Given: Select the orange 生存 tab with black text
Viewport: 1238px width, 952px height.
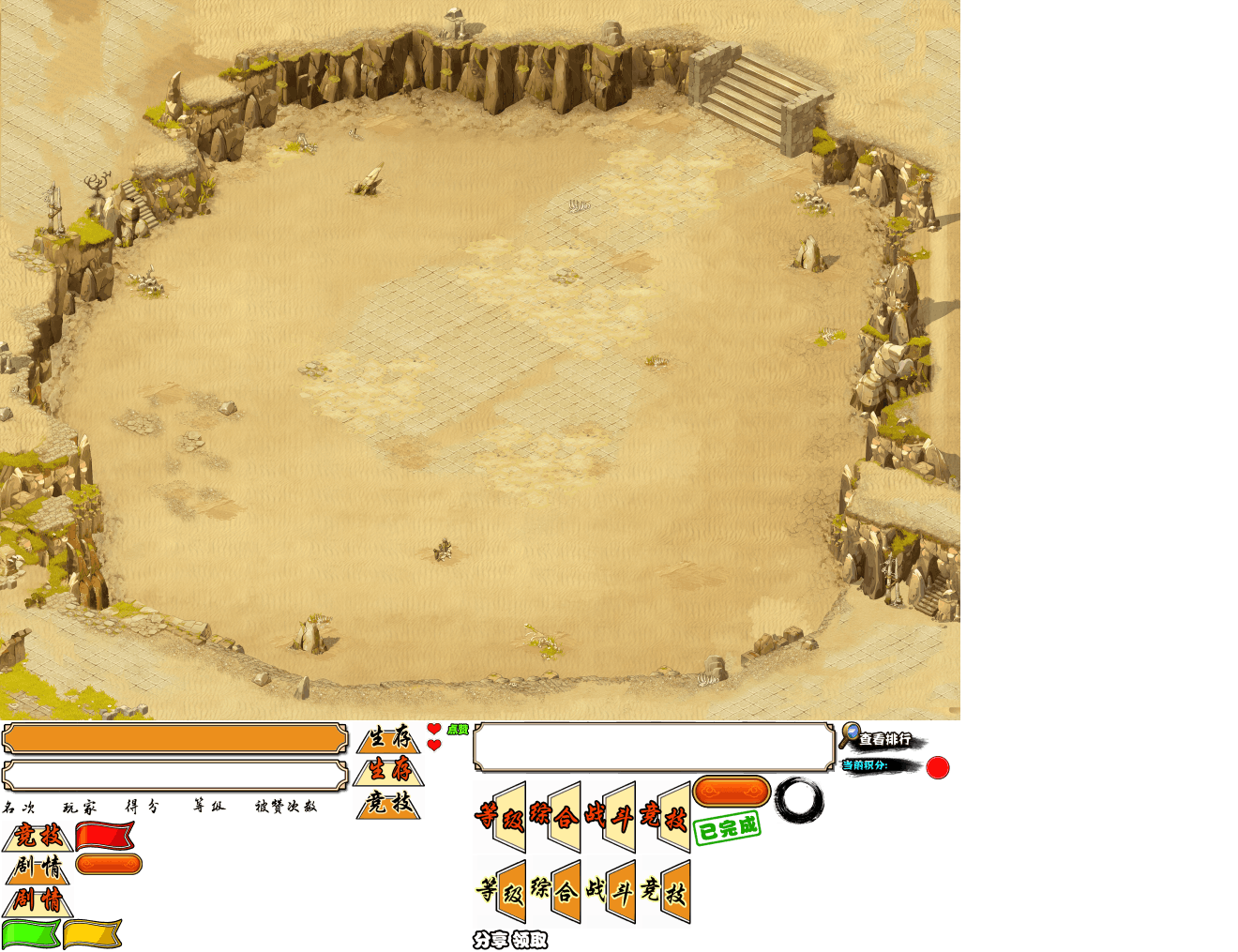Looking at the screenshot, I should point(390,738).
